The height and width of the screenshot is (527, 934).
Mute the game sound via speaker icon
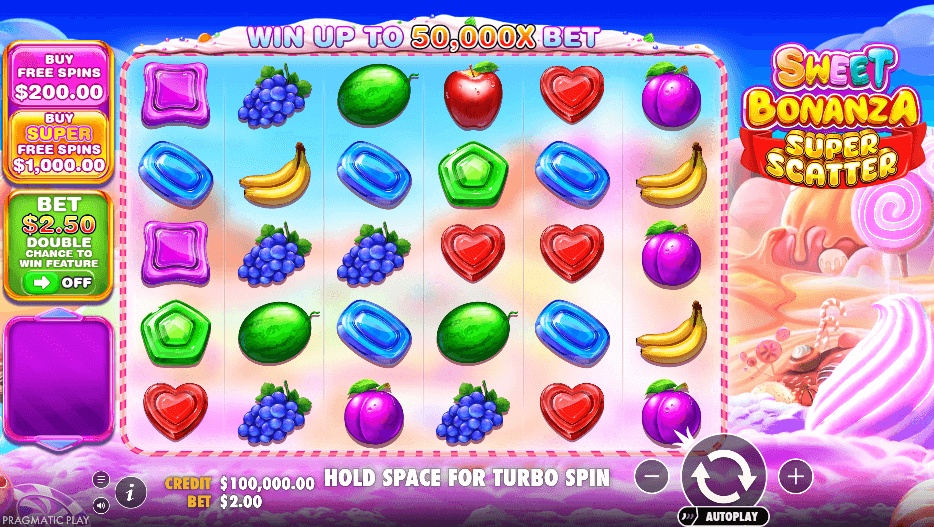[x=101, y=503]
